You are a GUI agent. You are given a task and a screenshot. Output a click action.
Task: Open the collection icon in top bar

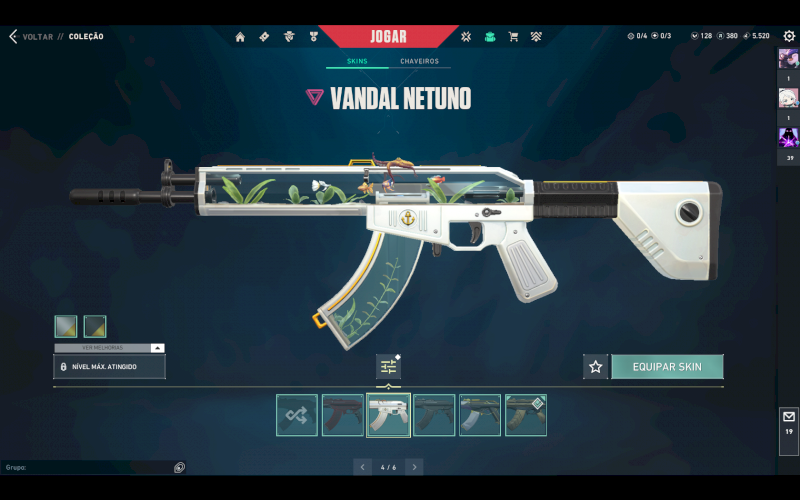490,37
